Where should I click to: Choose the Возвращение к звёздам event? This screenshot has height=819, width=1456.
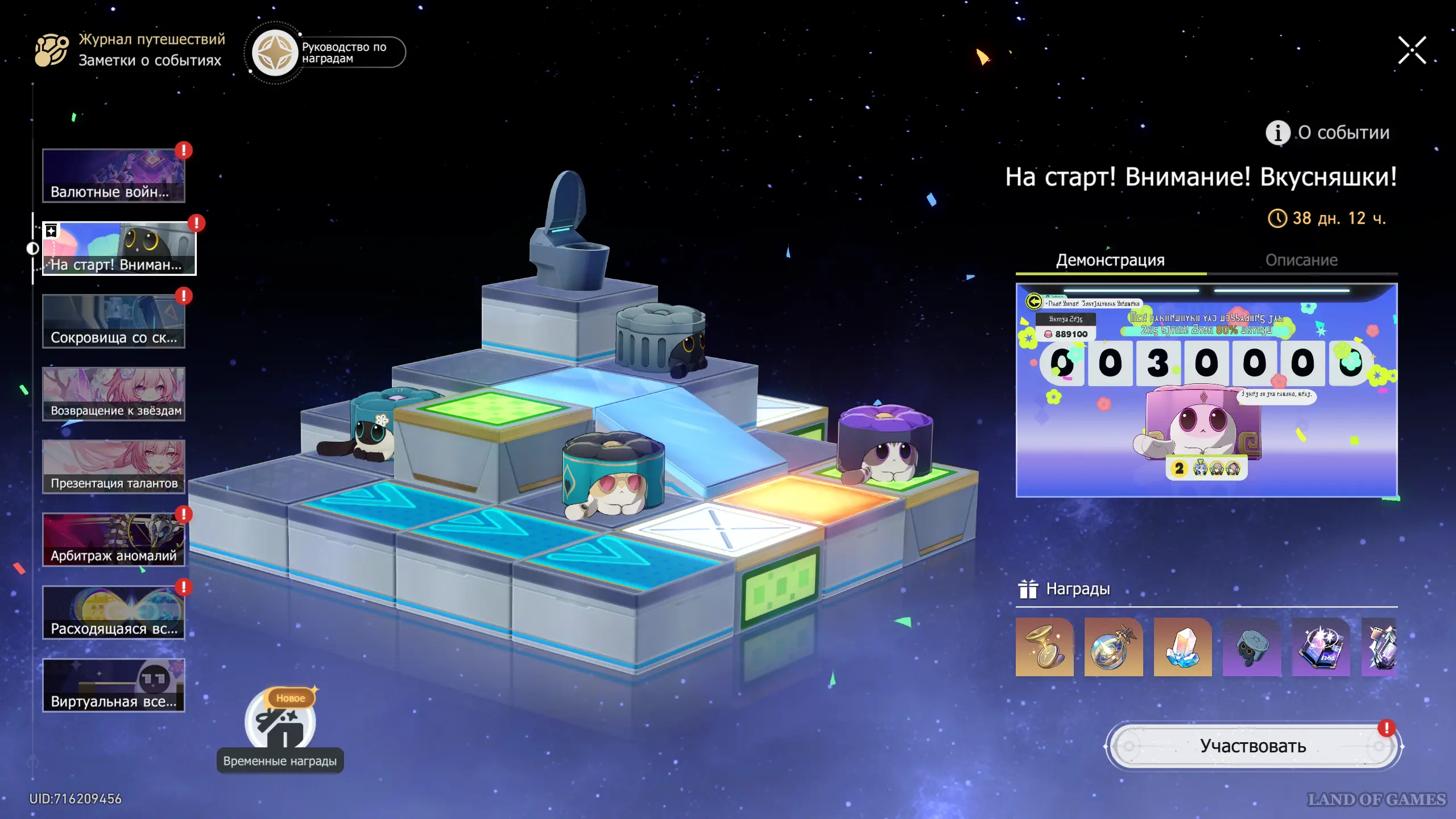[x=114, y=394]
